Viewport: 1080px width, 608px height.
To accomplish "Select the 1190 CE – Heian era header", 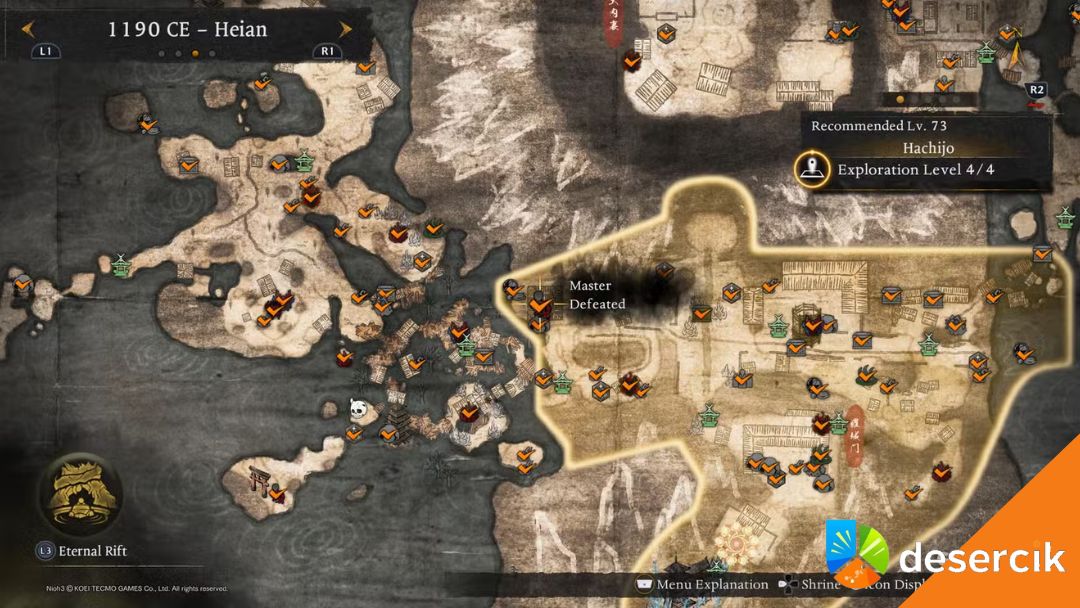I will tap(187, 29).
